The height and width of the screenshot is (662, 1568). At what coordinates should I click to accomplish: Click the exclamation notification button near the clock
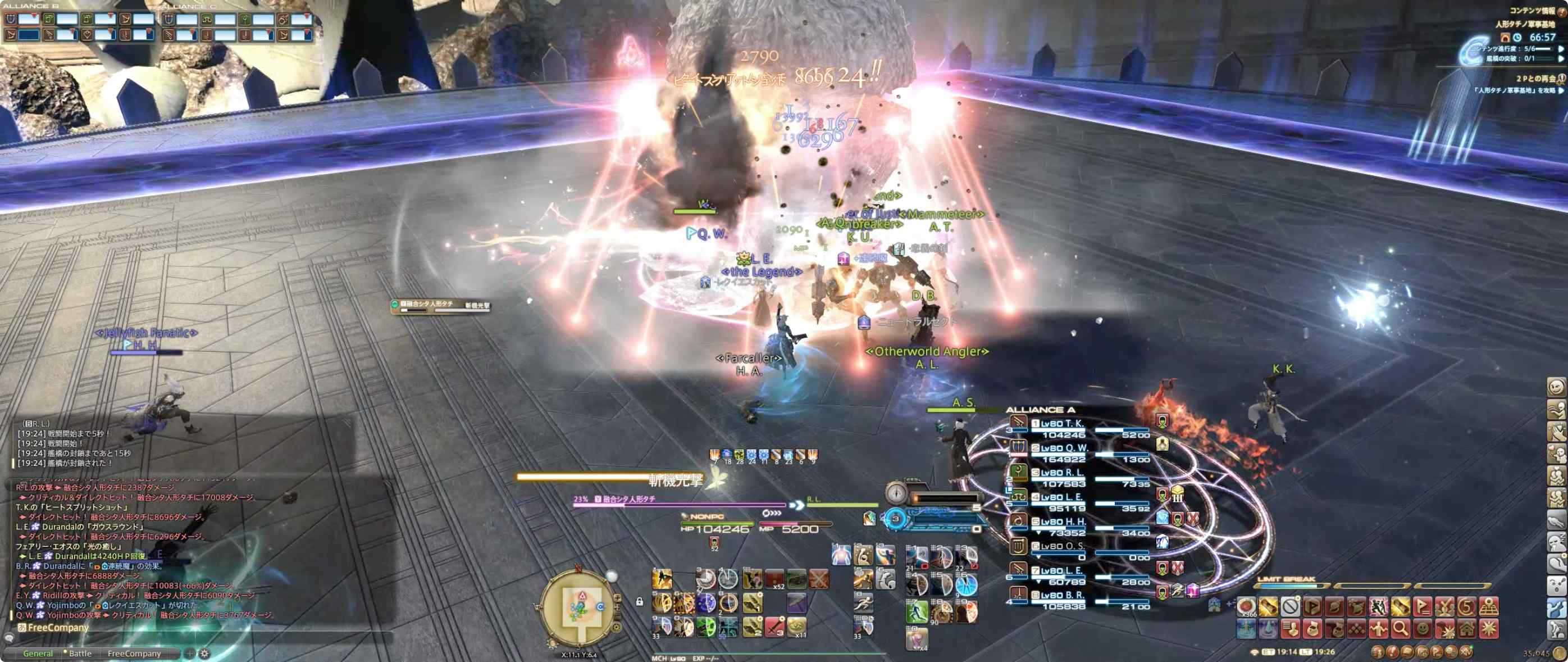tap(1393, 652)
